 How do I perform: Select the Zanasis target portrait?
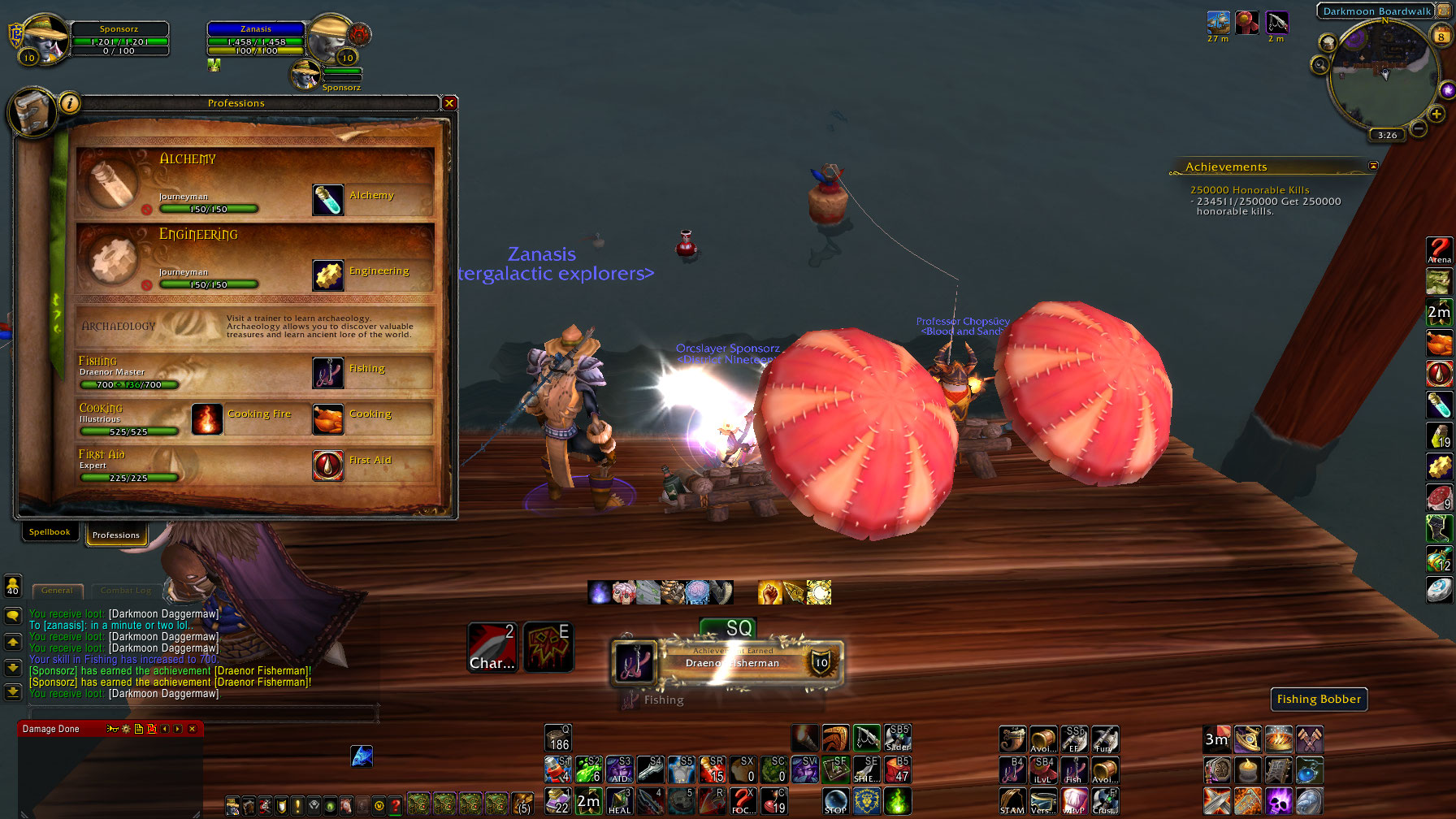330,39
